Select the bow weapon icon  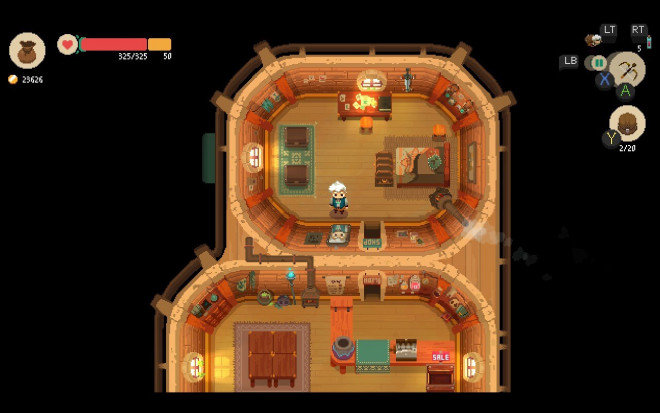pyautogui.click(x=627, y=69)
